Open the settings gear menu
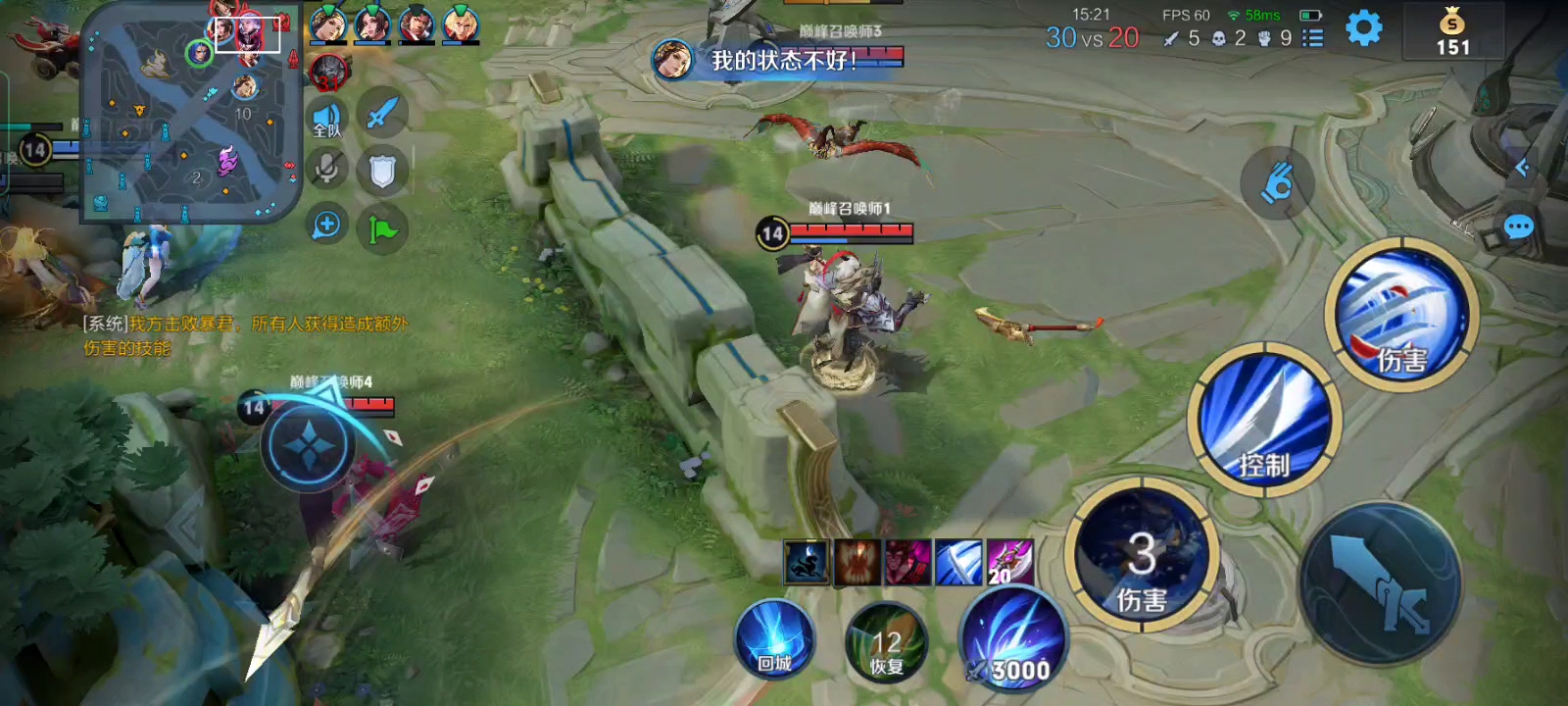Screen dimensions: 1568x706 pyautogui.click(x=1363, y=28)
